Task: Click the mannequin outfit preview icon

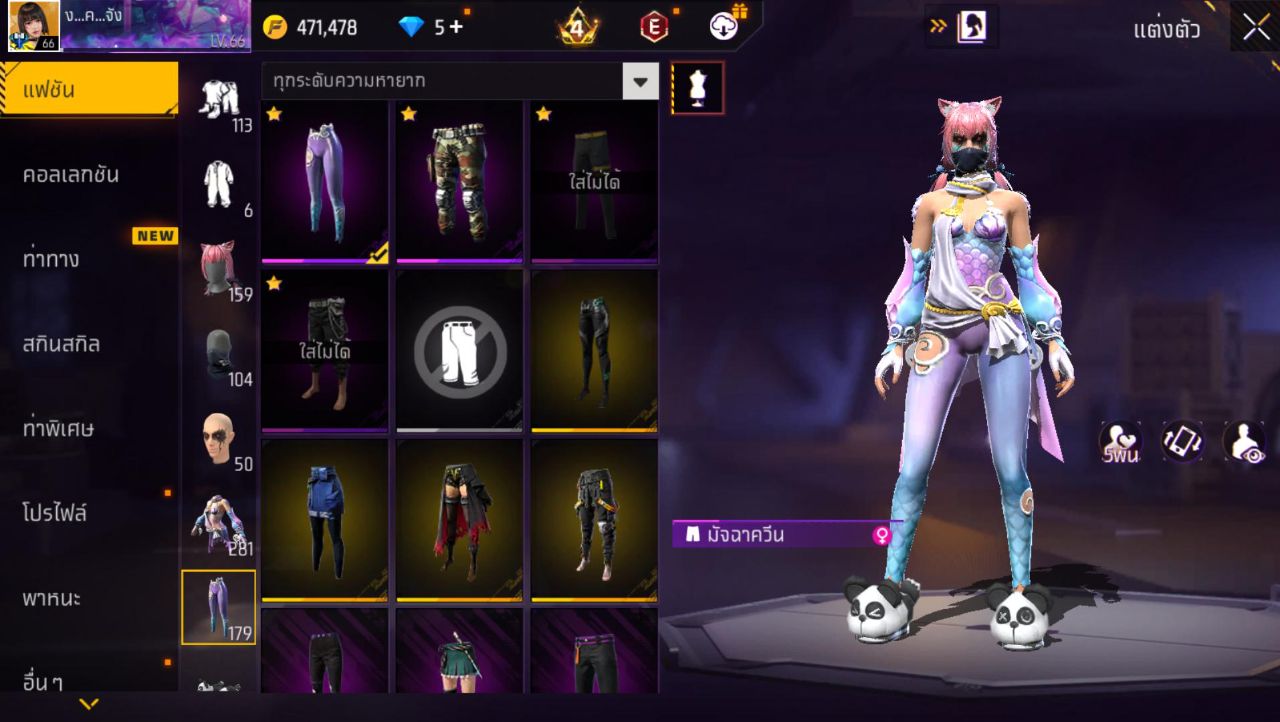Action: pos(698,88)
